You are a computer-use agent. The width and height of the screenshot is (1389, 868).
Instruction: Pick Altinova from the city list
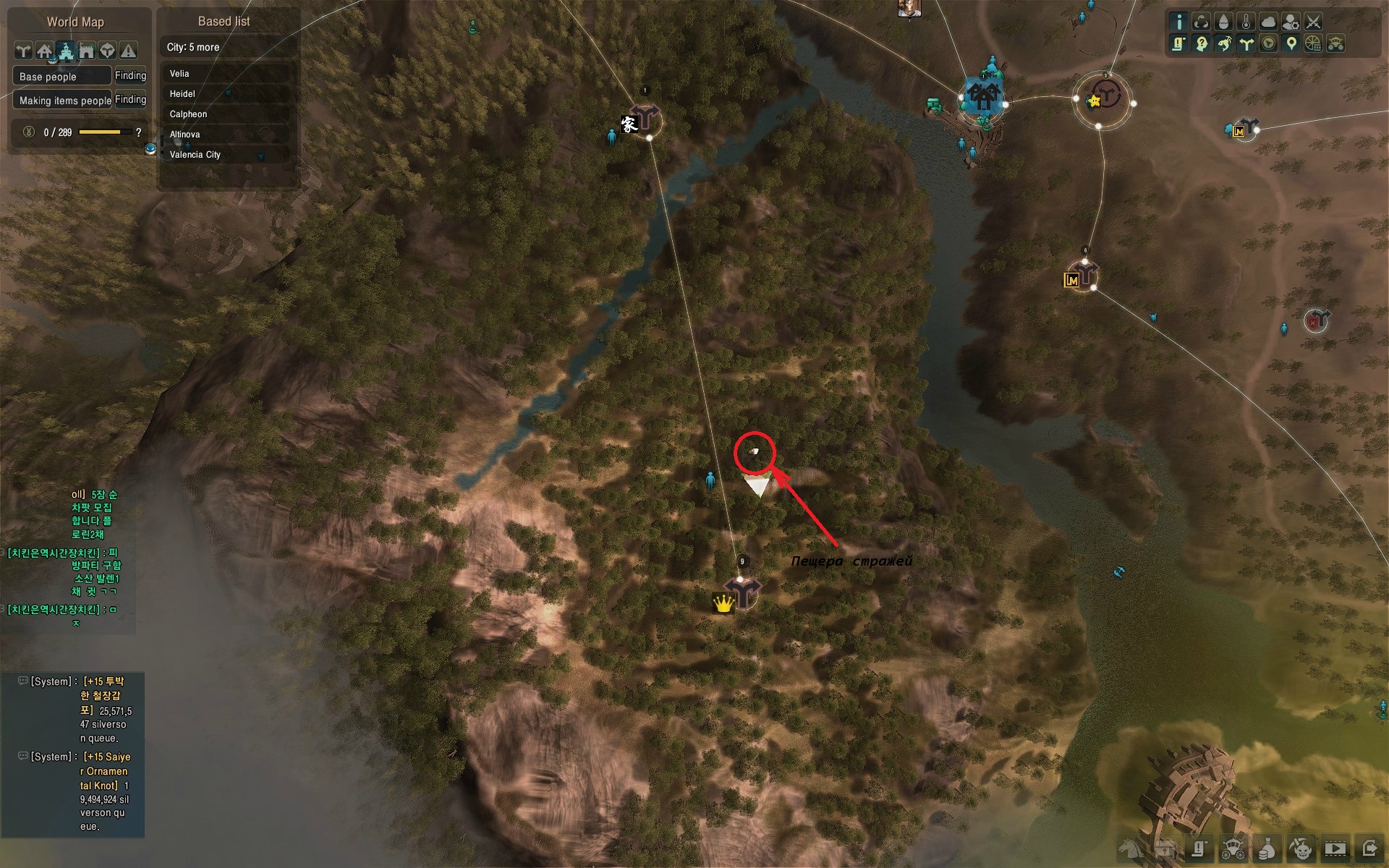(184, 135)
